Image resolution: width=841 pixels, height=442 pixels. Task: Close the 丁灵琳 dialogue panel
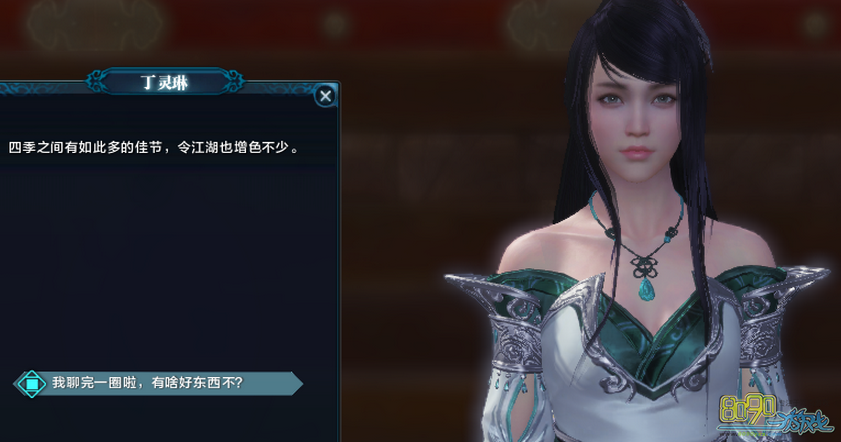point(324,96)
